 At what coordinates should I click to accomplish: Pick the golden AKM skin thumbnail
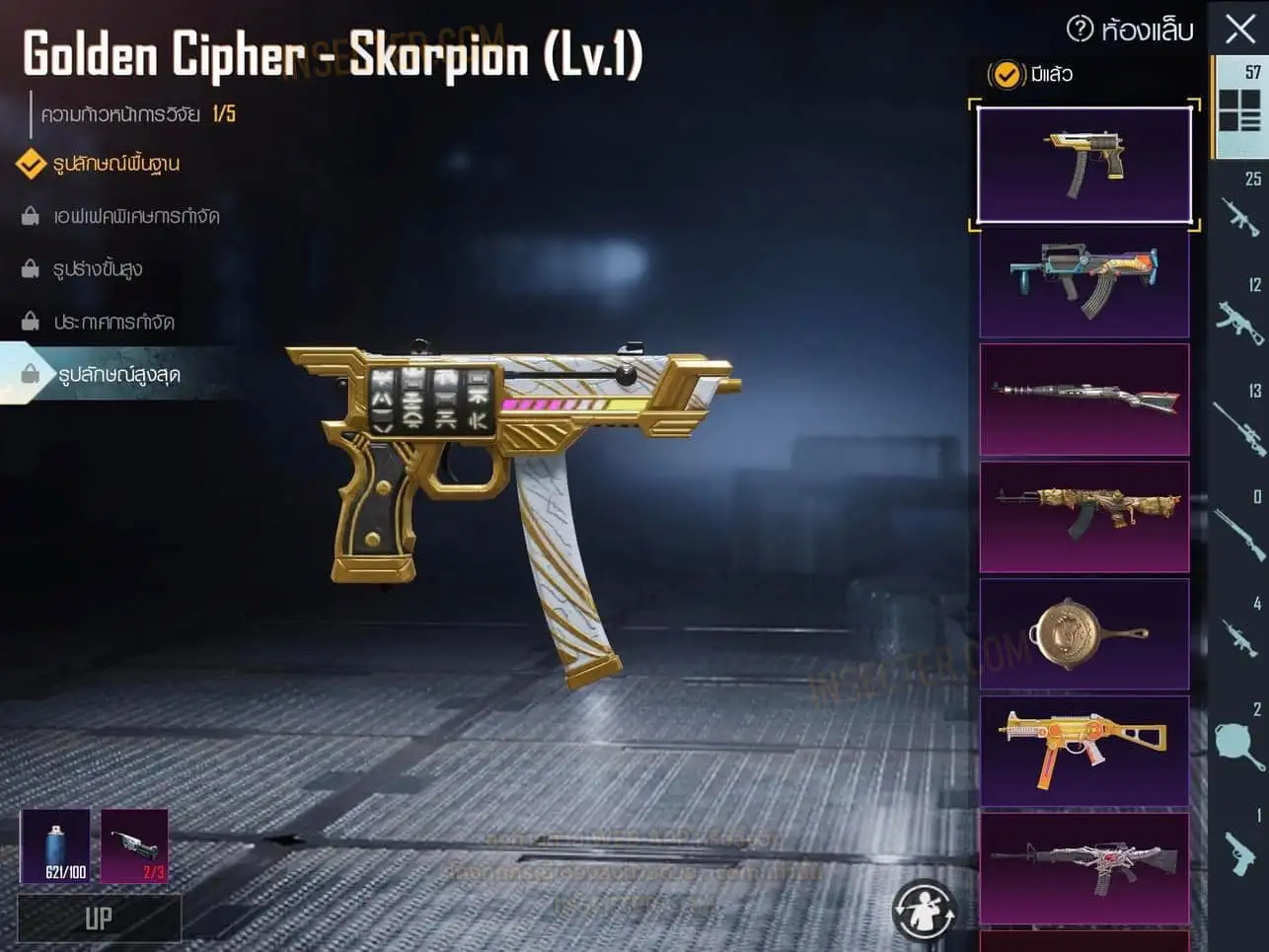coord(1083,516)
